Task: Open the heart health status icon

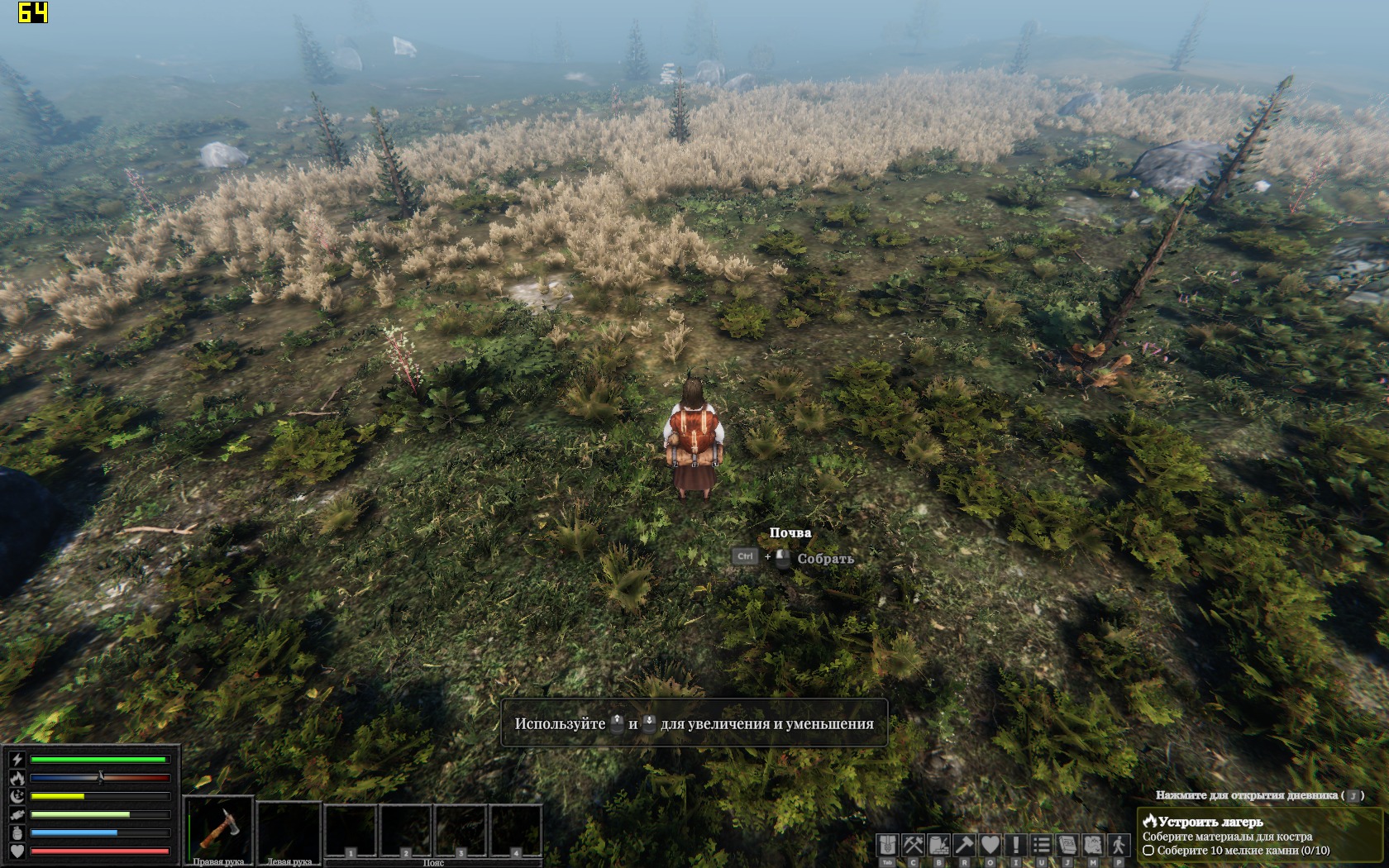Action: pyautogui.click(x=990, y=845)
